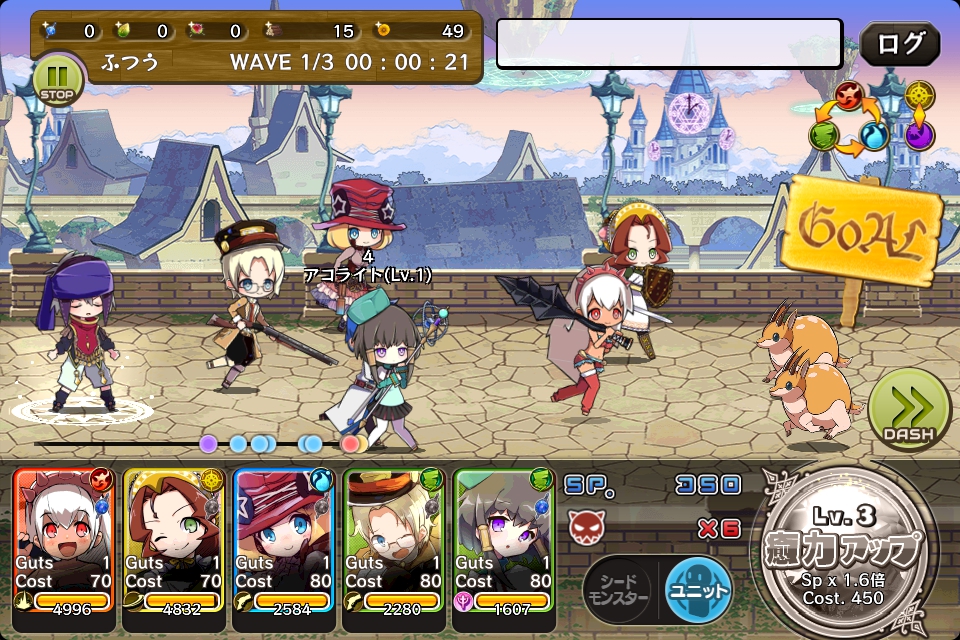Open the battle log (ログ)
The width and height of the screenshot is (960, 640).
(x=900, y=45)
